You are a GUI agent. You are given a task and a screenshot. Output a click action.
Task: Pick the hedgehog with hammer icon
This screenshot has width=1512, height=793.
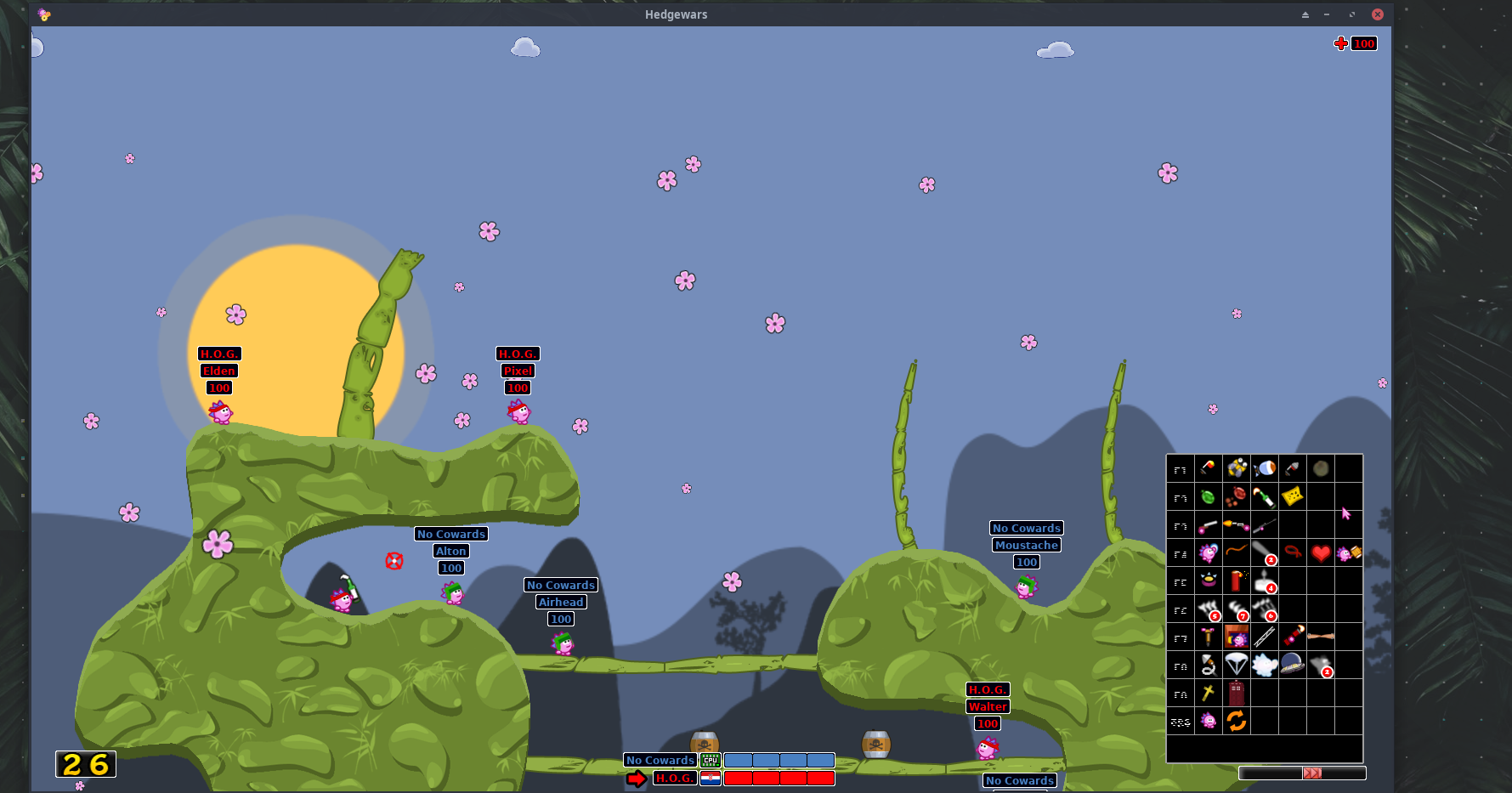click(1348, 553)
